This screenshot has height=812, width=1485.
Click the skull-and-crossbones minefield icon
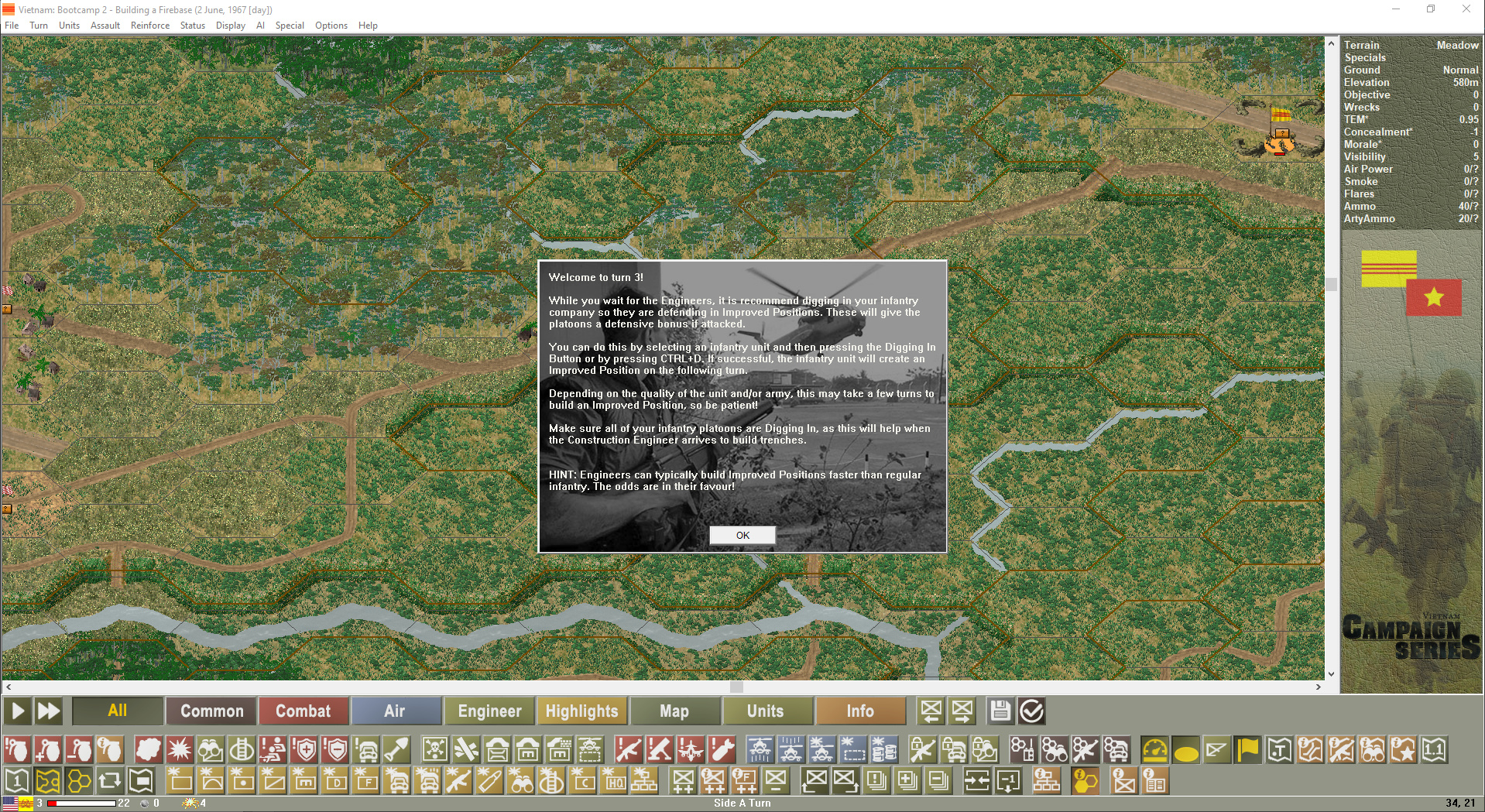tap(435, 749)
